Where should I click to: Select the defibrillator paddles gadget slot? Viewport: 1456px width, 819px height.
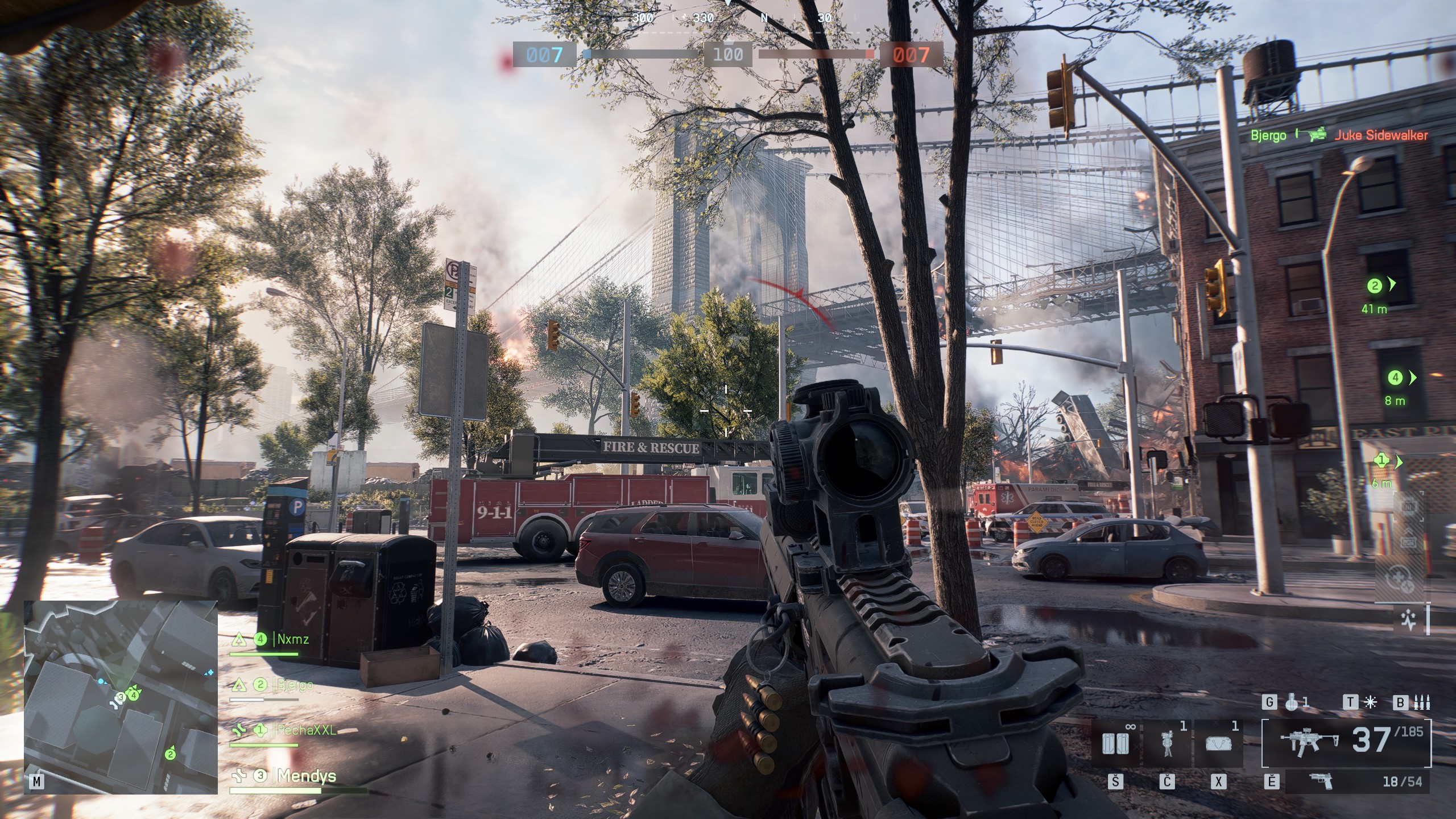1115,743
